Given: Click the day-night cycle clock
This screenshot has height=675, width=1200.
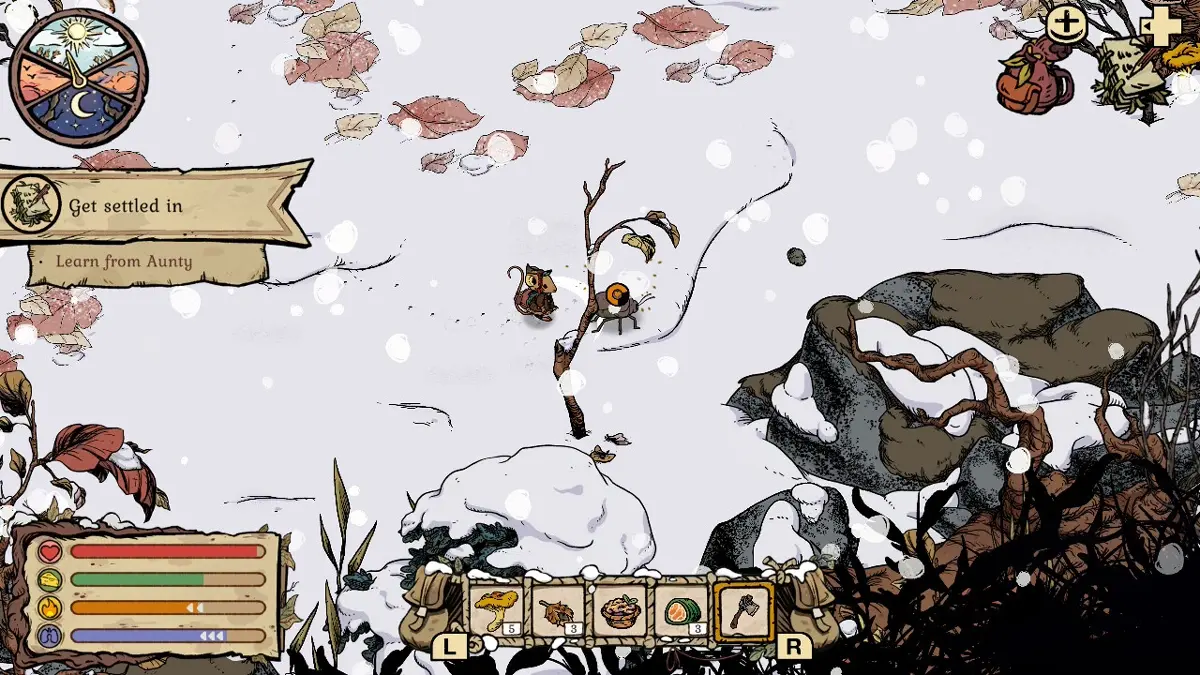Looking at the screenshot, I should (x=78, y=78).
